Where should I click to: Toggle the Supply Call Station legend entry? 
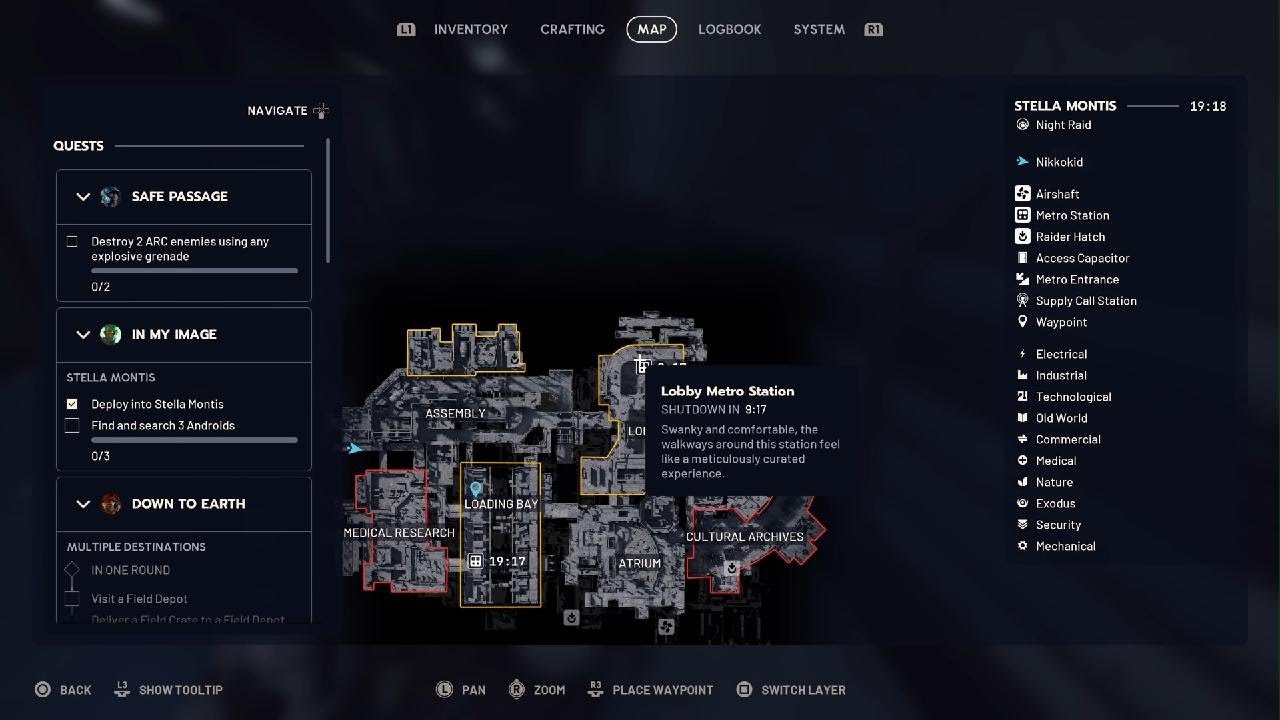1085,301
